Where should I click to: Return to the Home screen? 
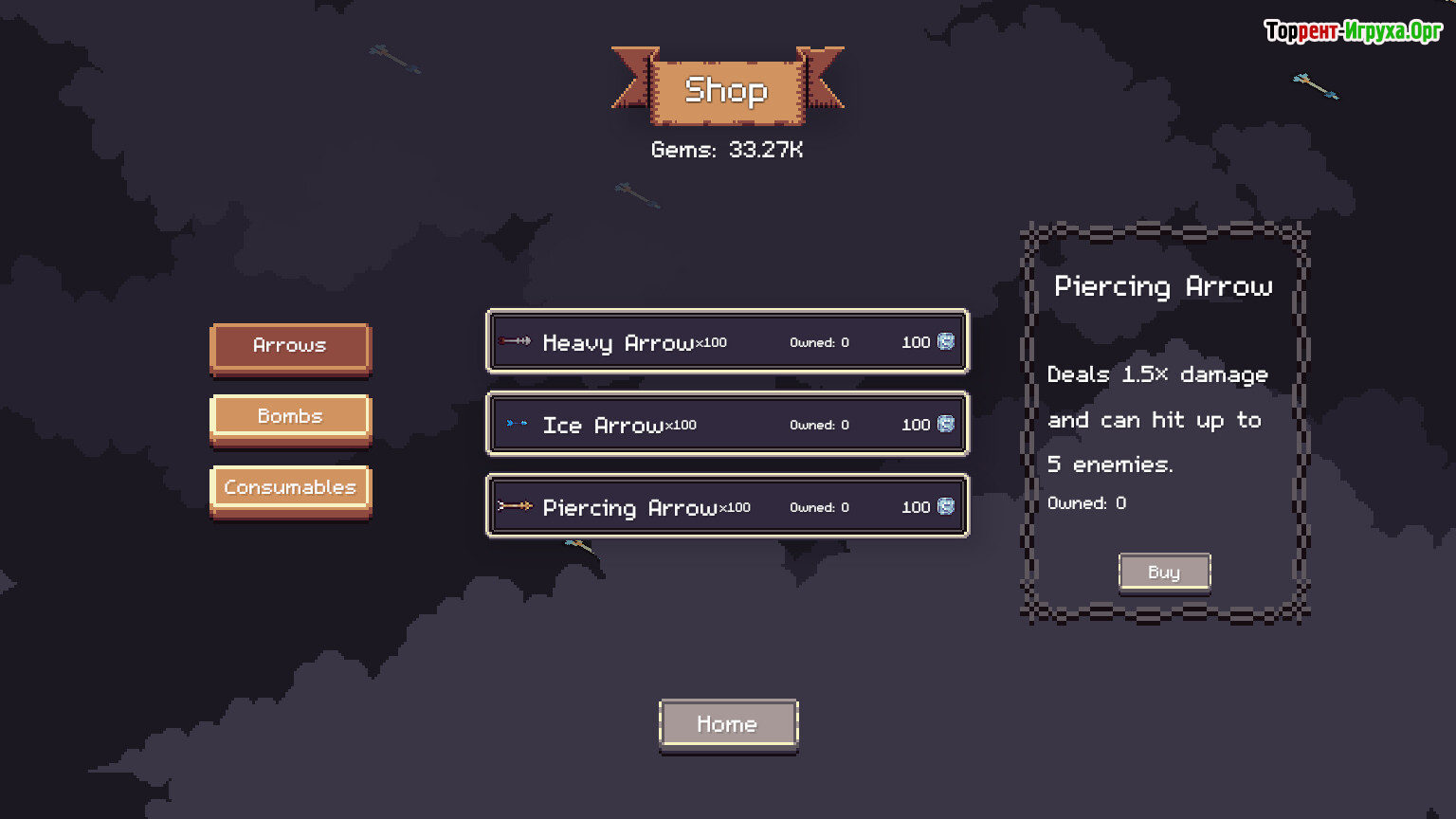[x=728, y=725]
